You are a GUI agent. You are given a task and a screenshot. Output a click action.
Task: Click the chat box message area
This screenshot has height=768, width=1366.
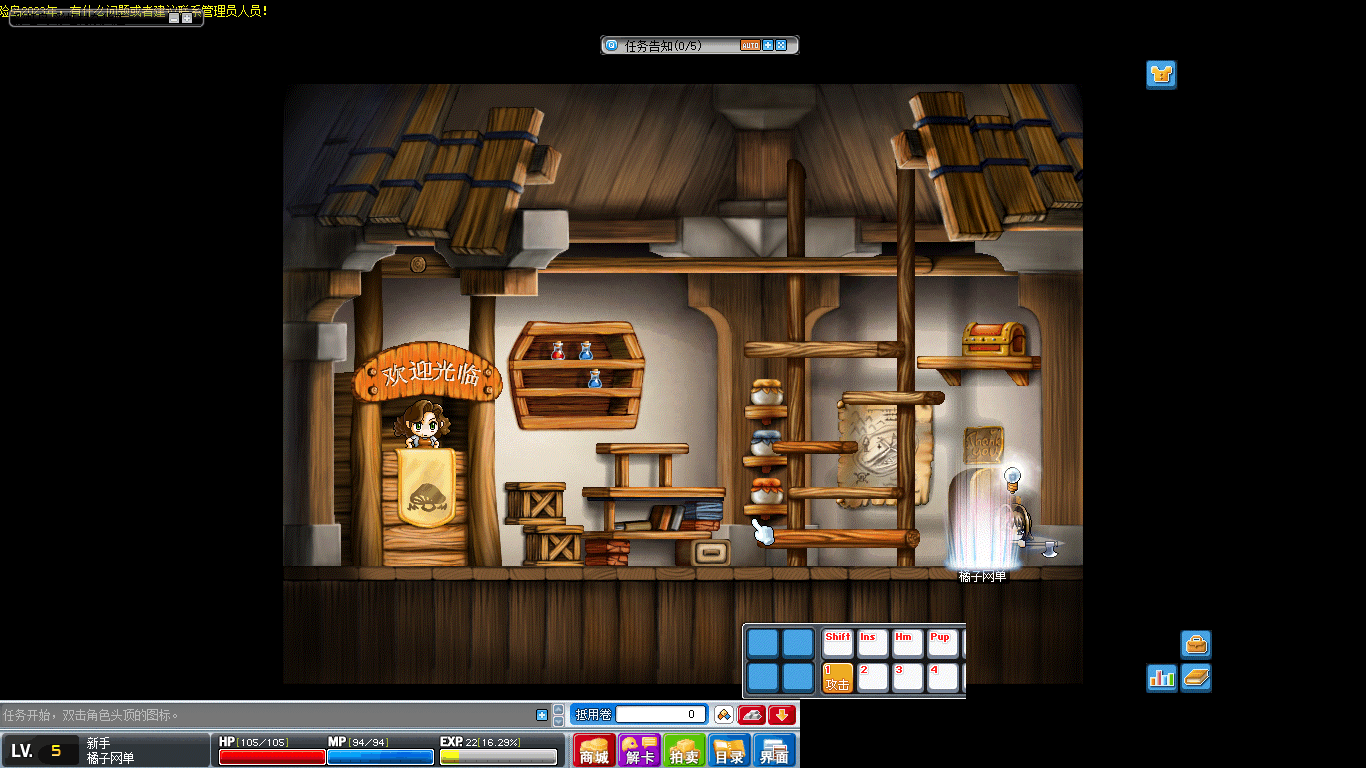pyautogui.click(x=268, y=715)
